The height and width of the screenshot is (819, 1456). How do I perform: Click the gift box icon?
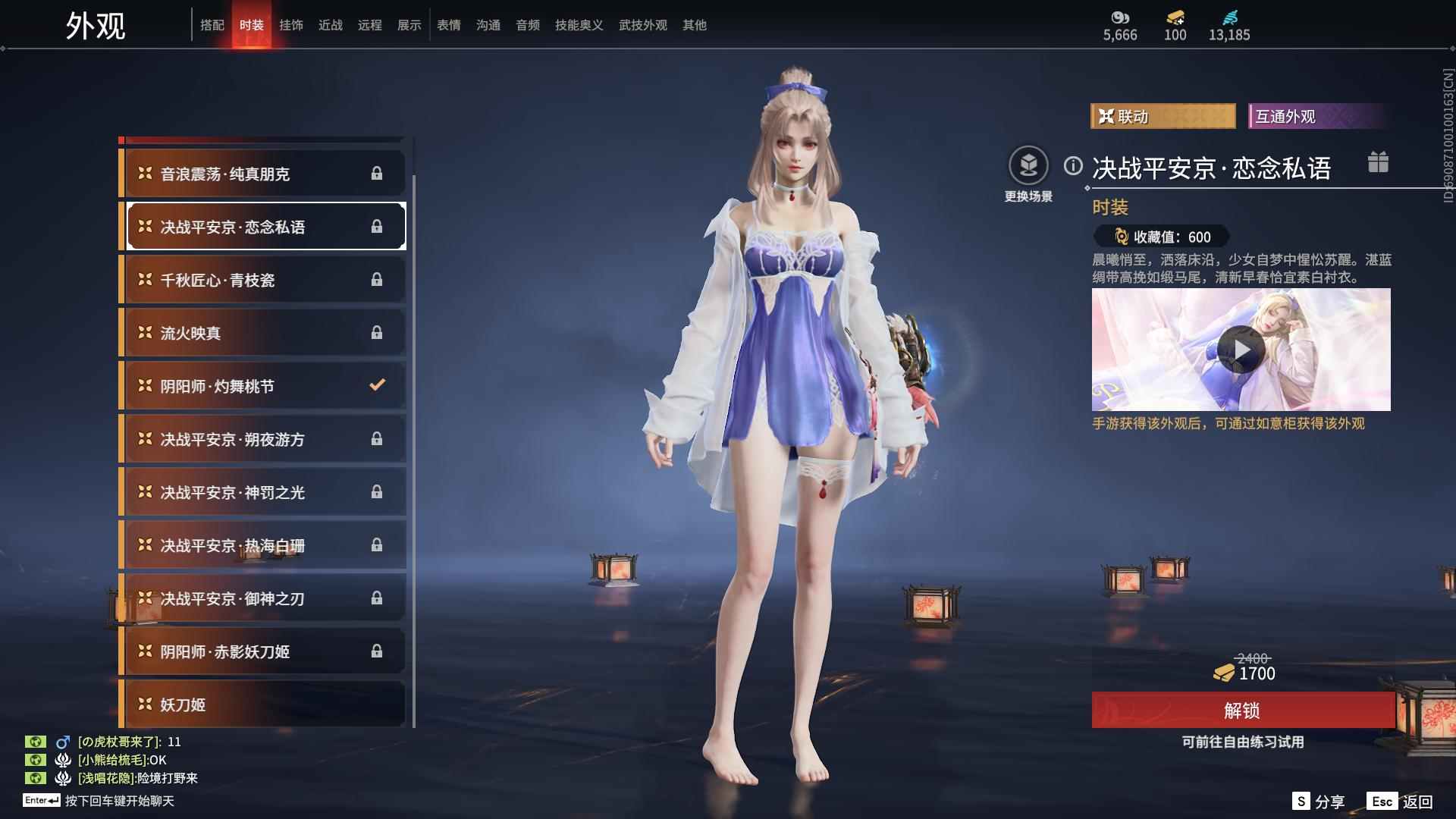pyautogui.click(x=1378, y=162)
